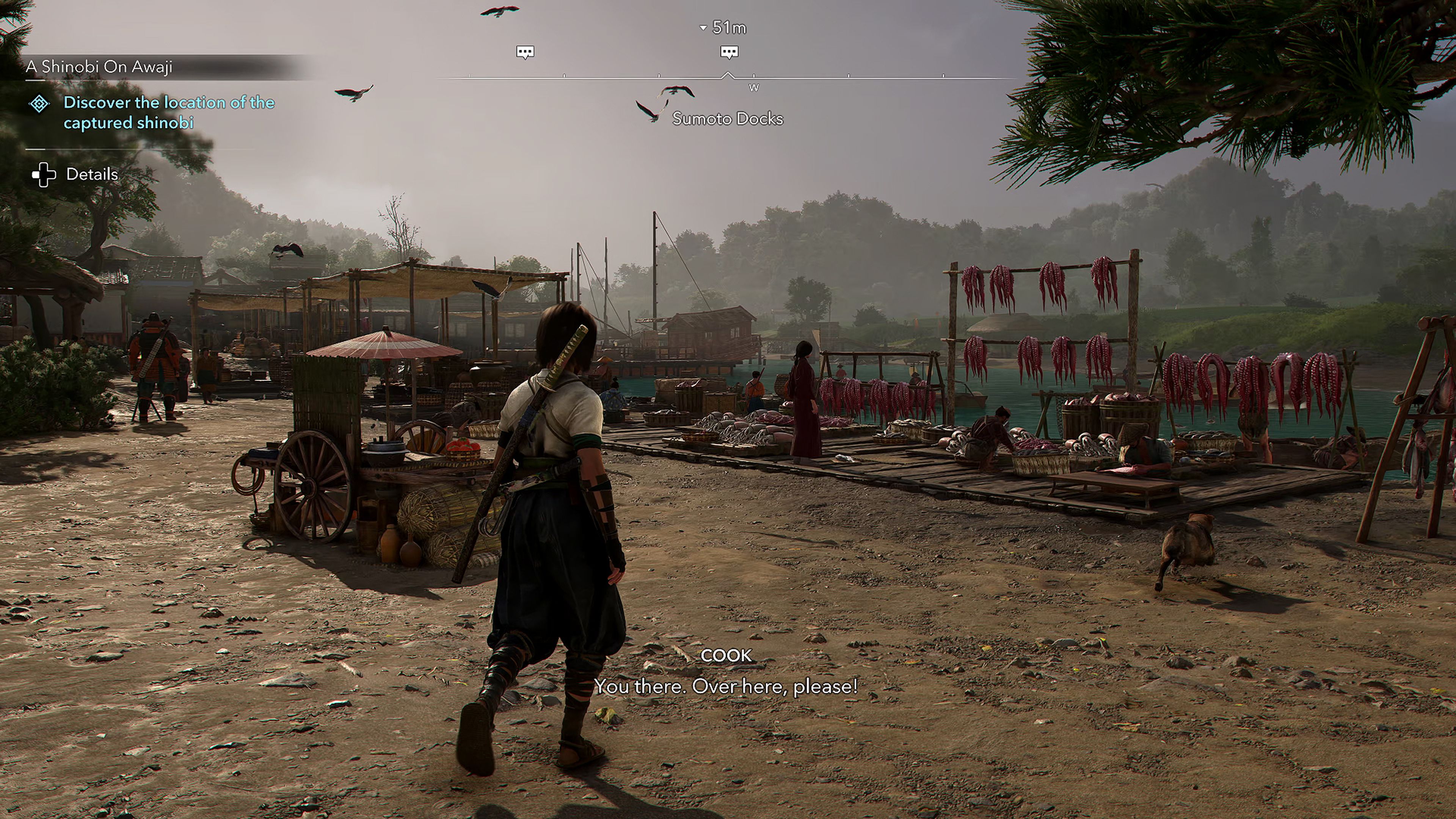Click the left speech-bubble dialogue marker on the compass
This screenshot has width=1456, height=819.
point(526,51)
